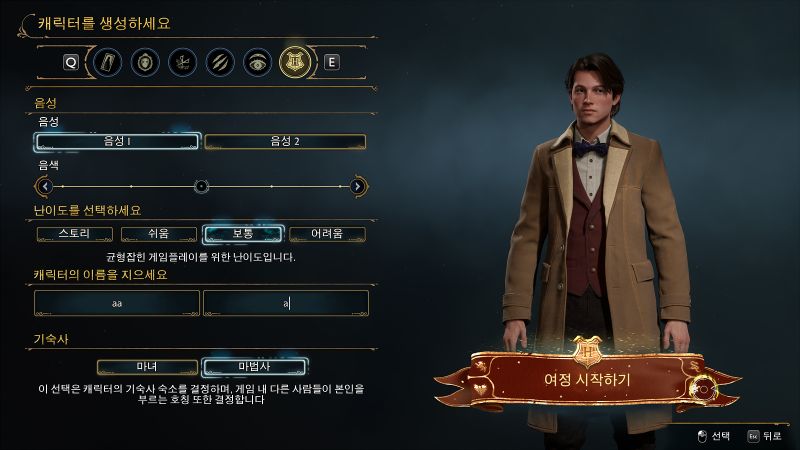Open the presets tab with portrait icon
Image resolution: width=800 pixels, height=450 pixels.
[x=108, y=62]
